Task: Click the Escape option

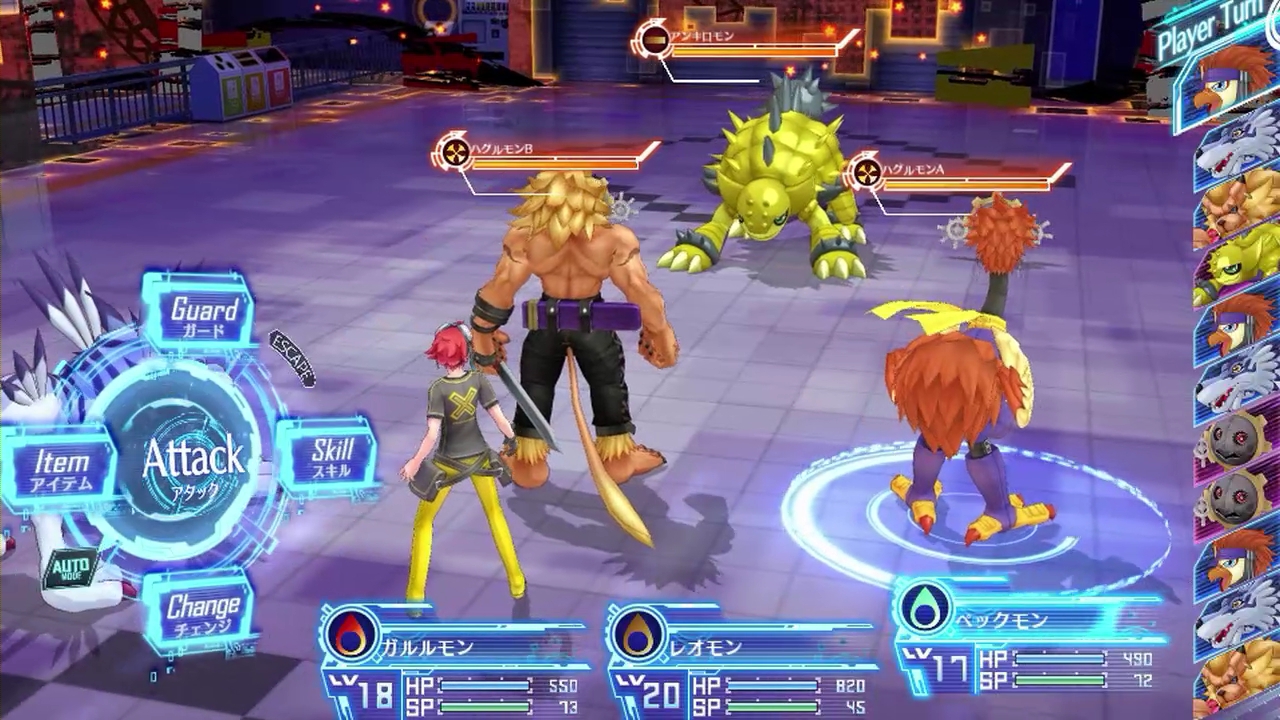Action: (294, 358)
